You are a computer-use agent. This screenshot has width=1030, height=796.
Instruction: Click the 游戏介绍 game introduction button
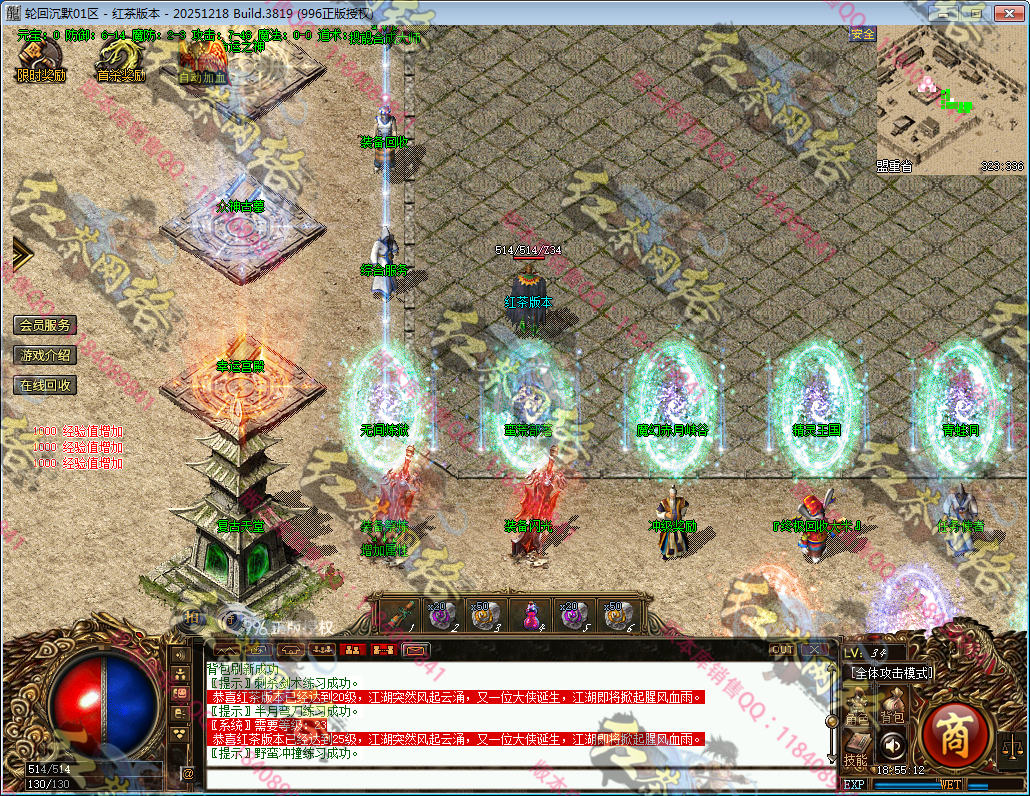point(45,355)
